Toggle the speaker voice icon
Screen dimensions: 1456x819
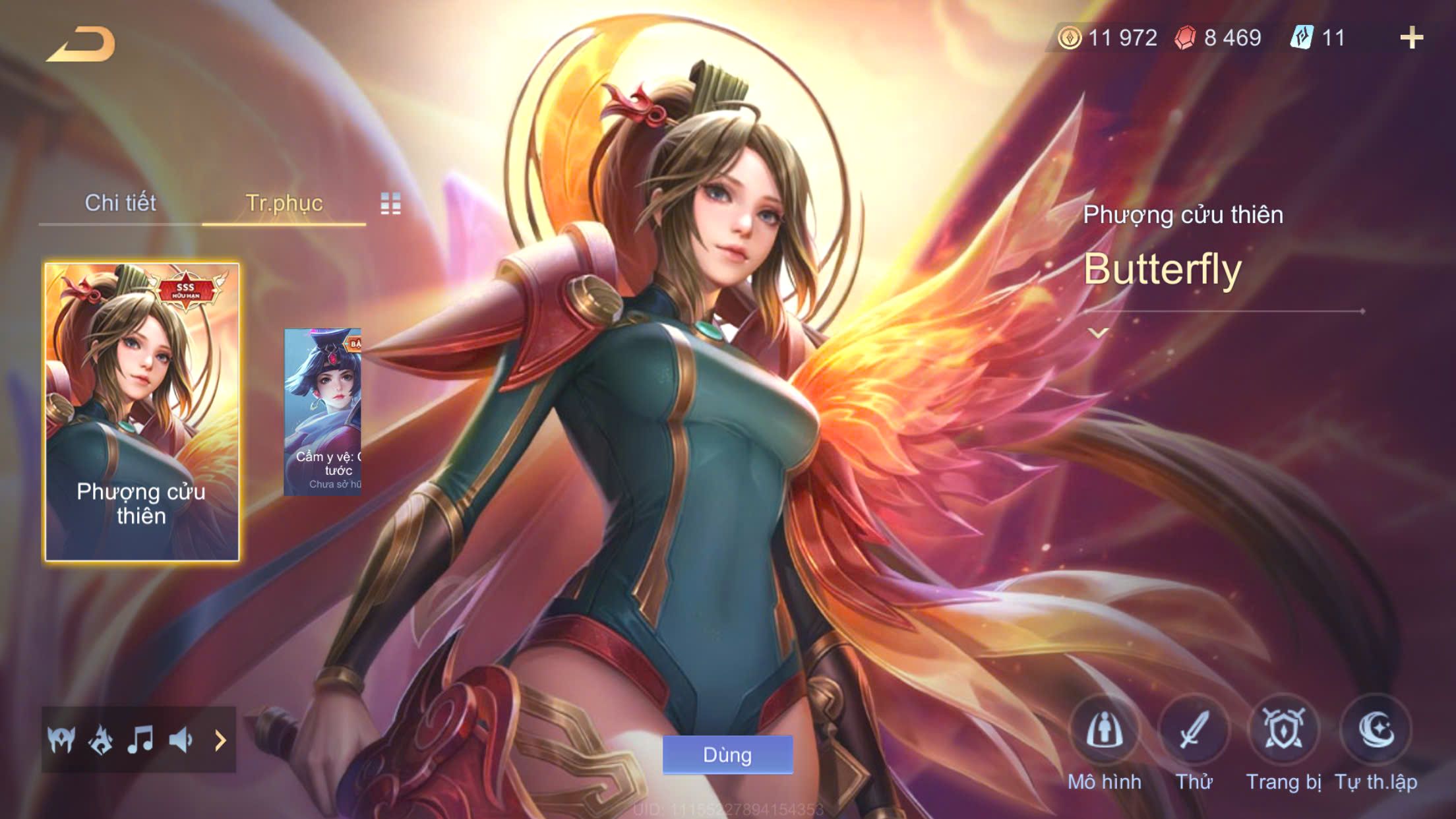181,740
